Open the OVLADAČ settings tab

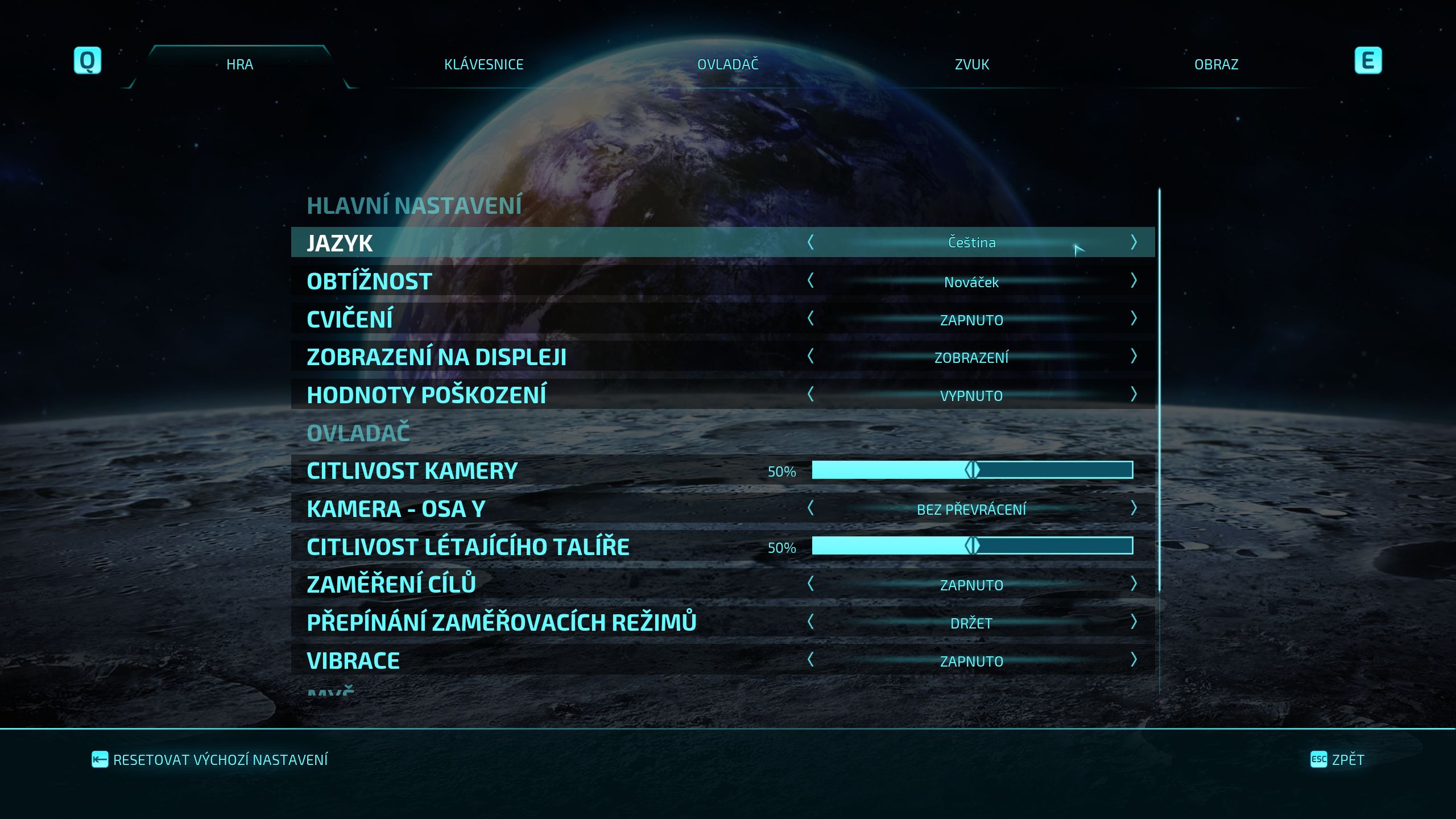728,64
